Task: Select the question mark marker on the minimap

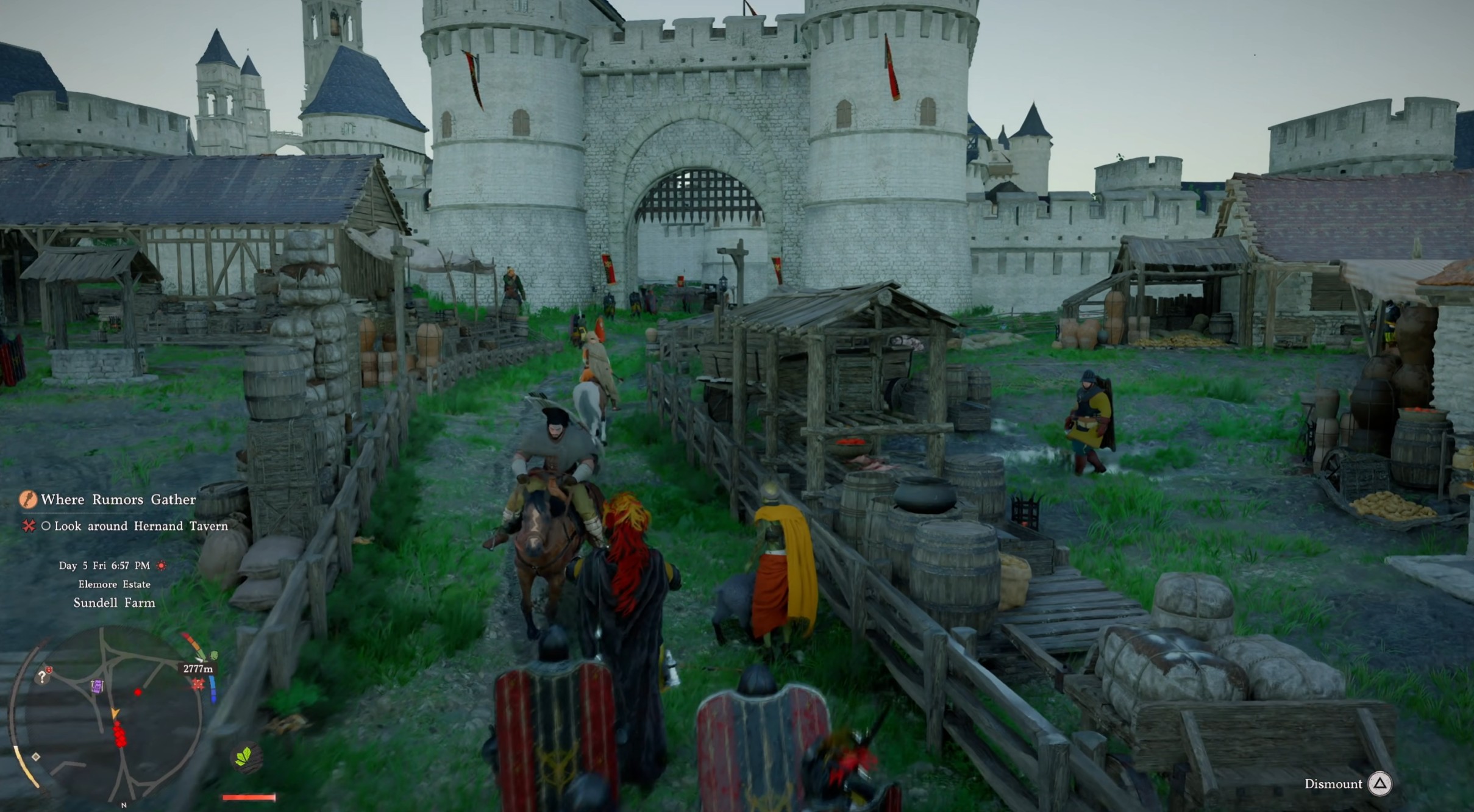Action: pos(42,677)
